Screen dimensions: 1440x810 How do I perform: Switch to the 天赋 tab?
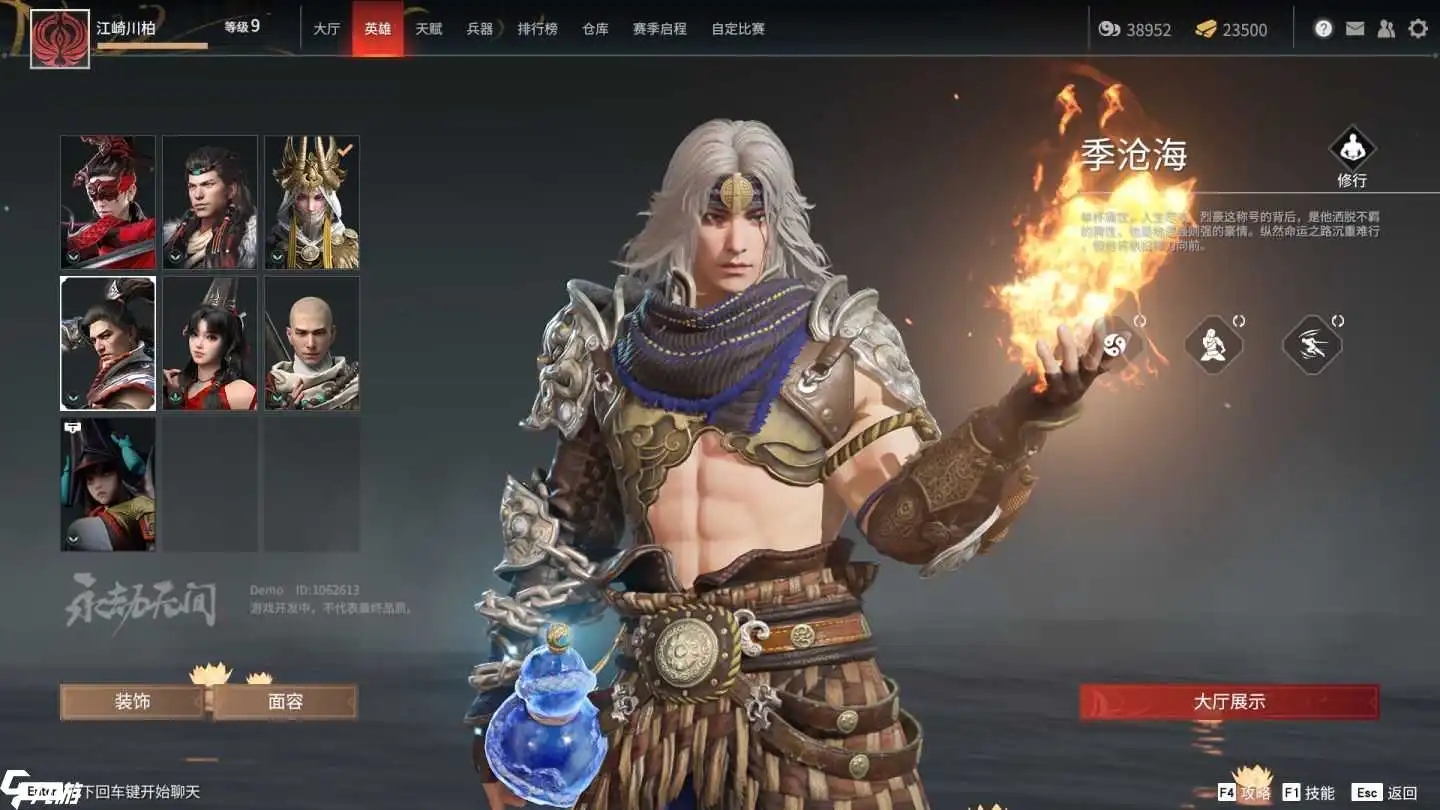tap(428, 29)
